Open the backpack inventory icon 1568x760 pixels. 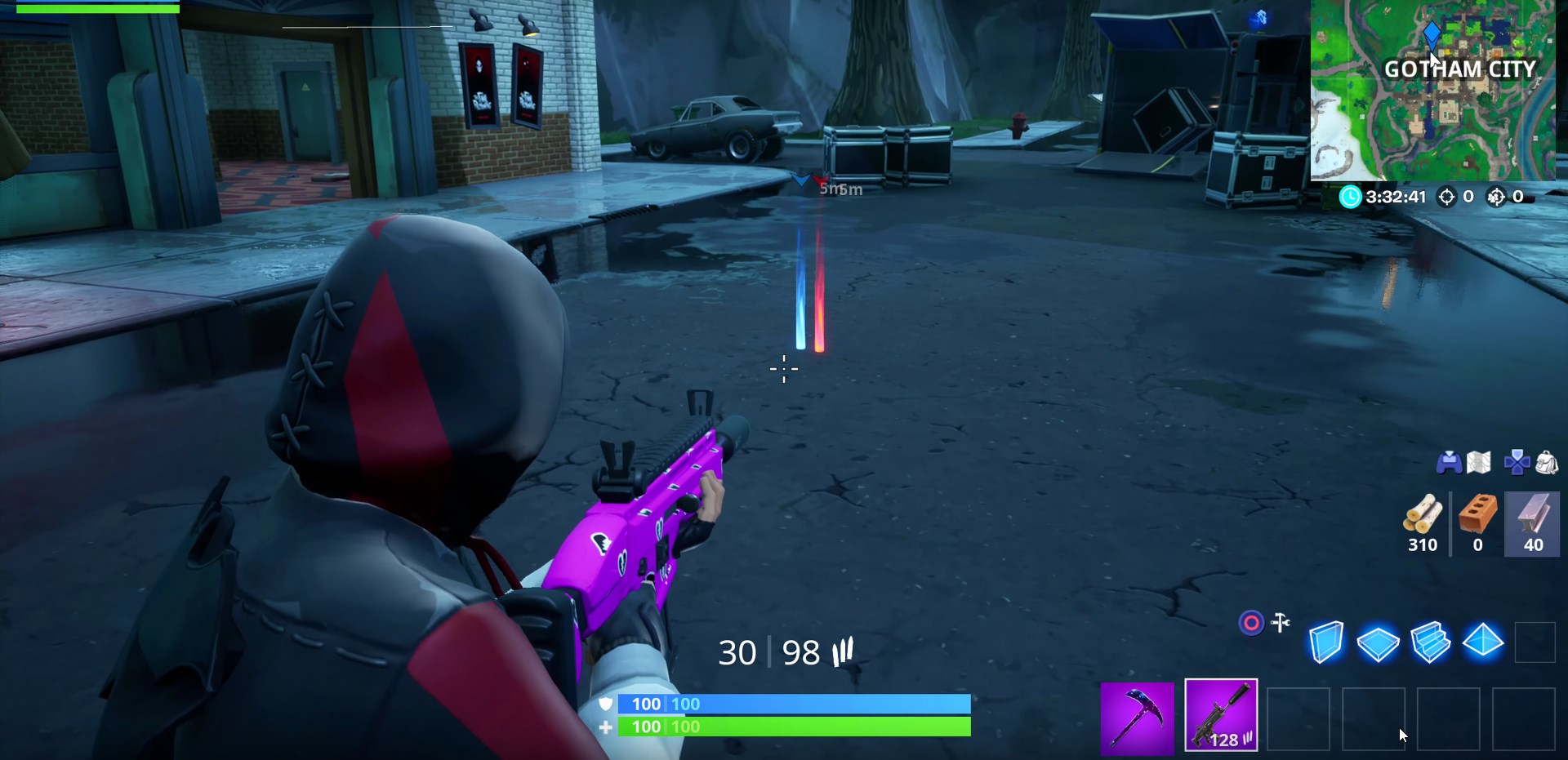1548,462
